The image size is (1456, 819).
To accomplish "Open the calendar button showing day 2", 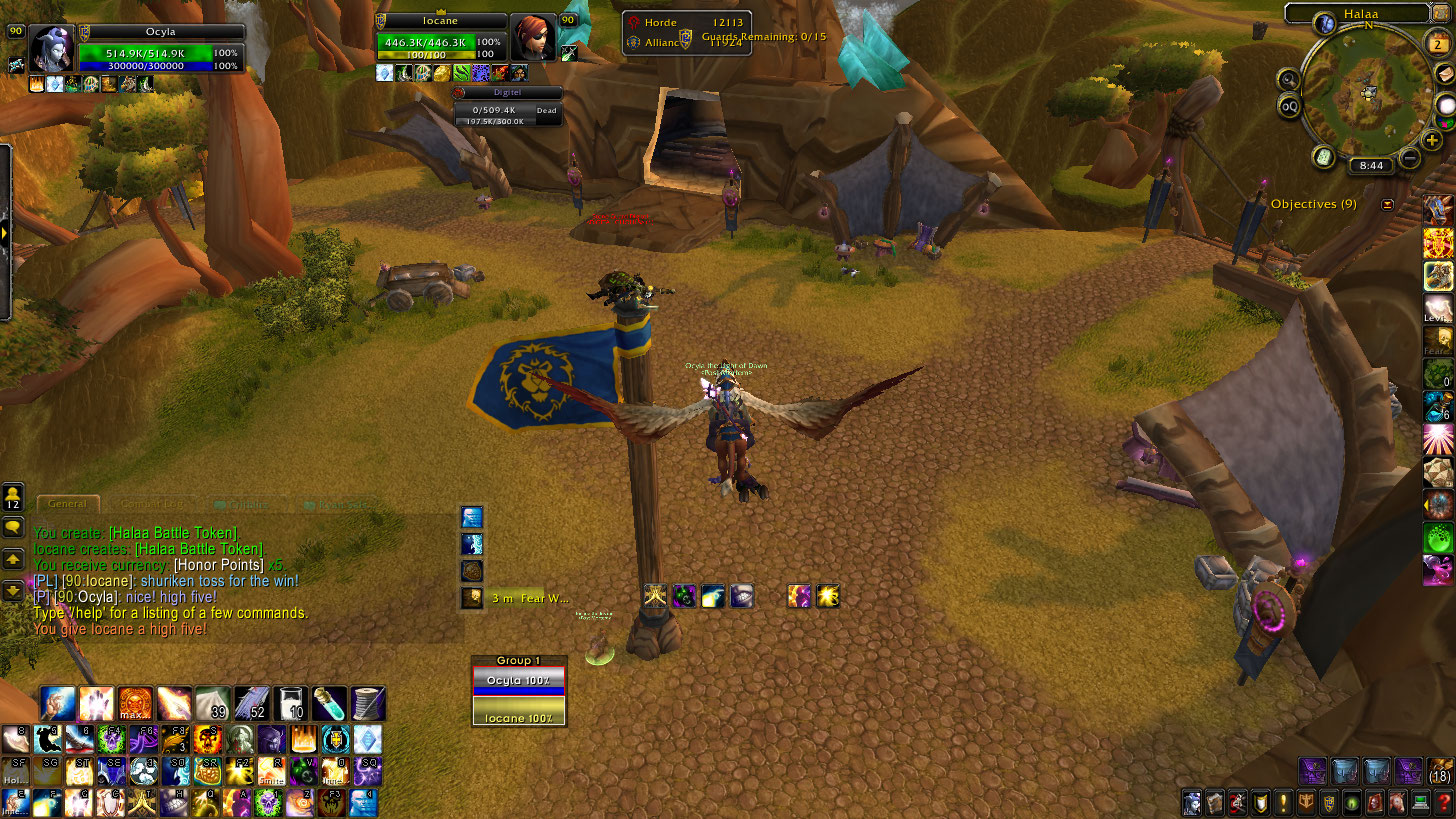I will (1437, 45).
